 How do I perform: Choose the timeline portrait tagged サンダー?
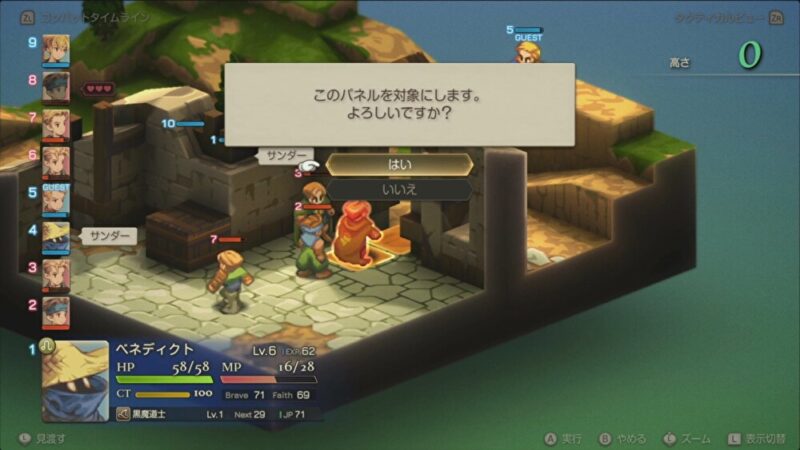56,237
